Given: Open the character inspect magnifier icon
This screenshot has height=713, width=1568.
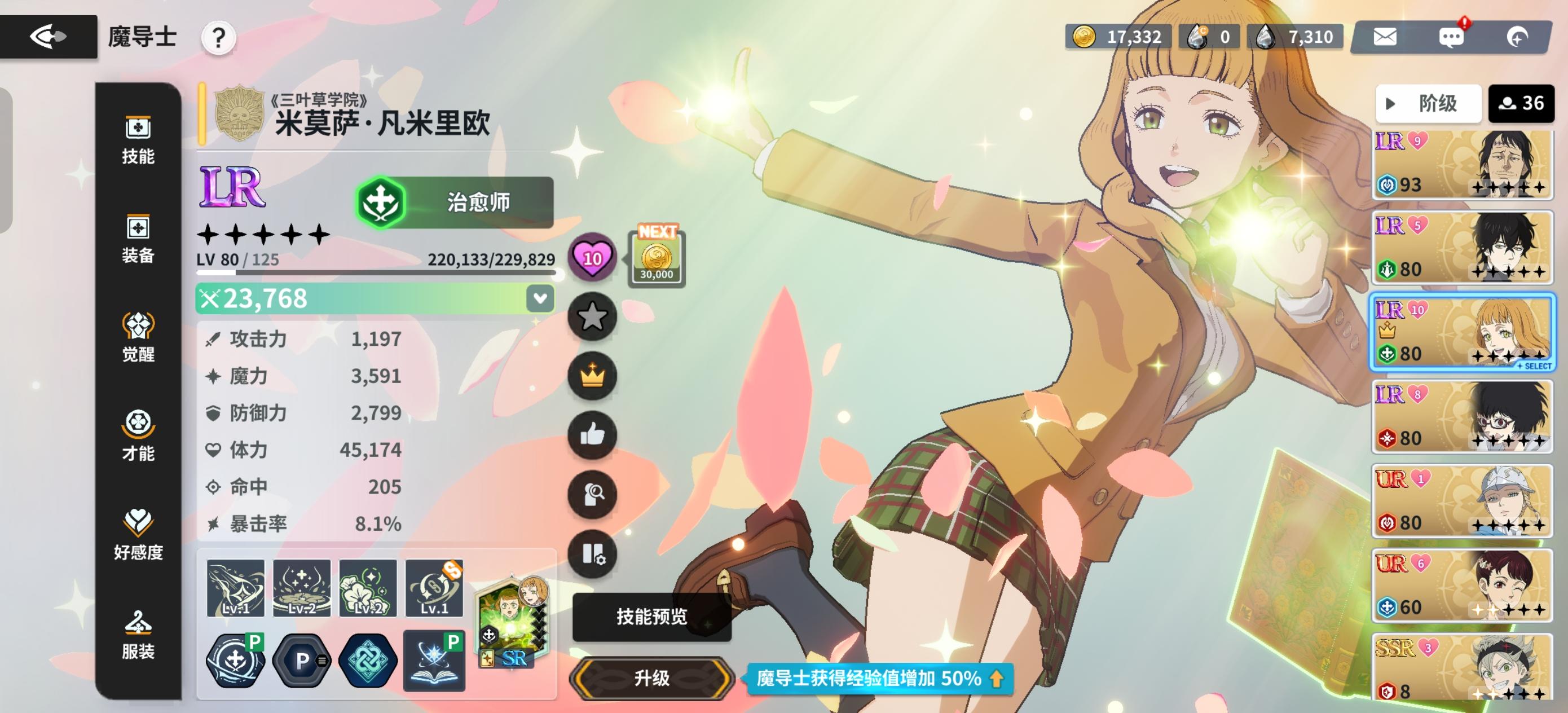Looking at the screenshot, I should [592, 494].
